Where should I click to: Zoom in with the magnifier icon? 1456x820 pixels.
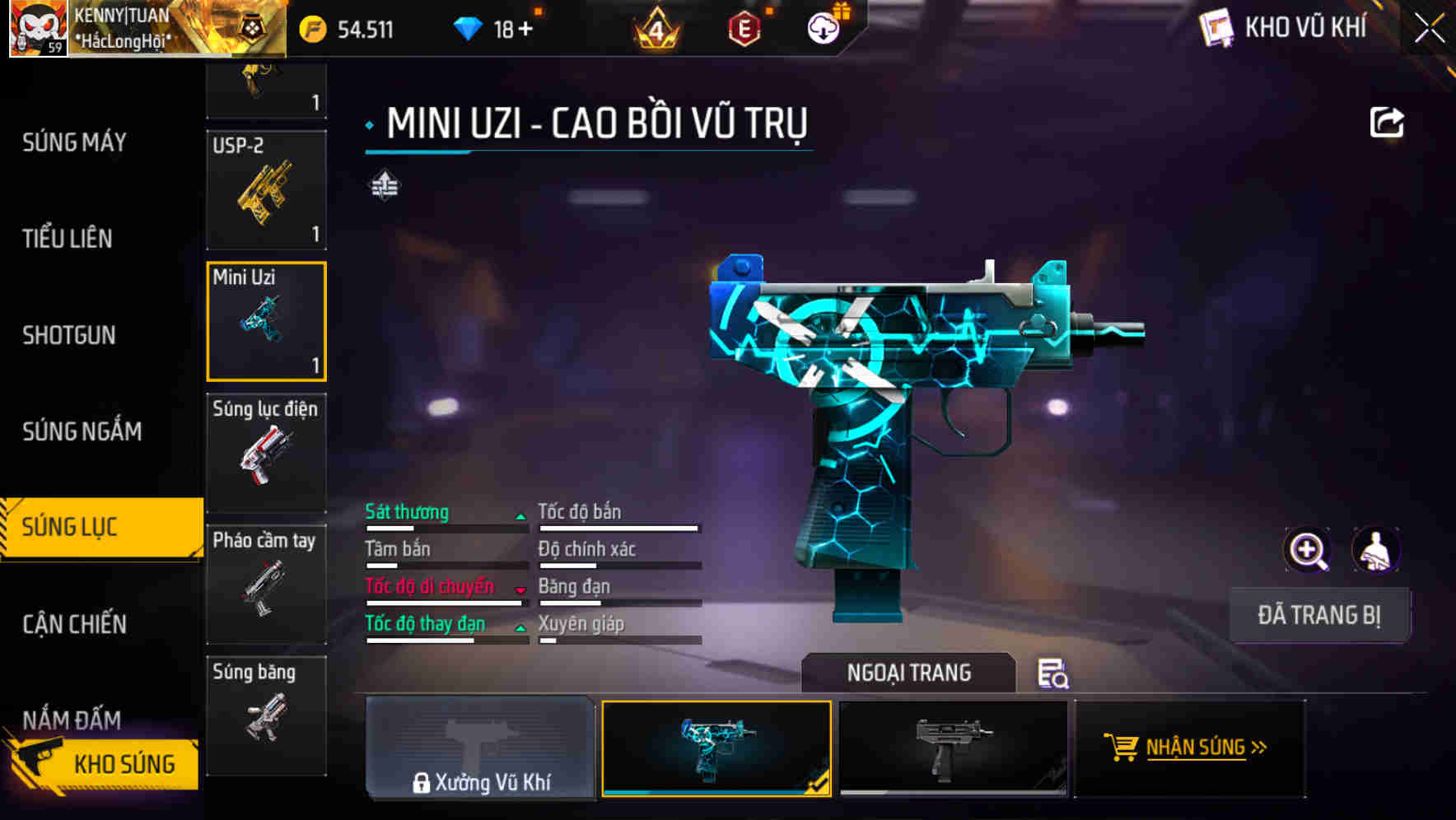tap(1307, 550)
